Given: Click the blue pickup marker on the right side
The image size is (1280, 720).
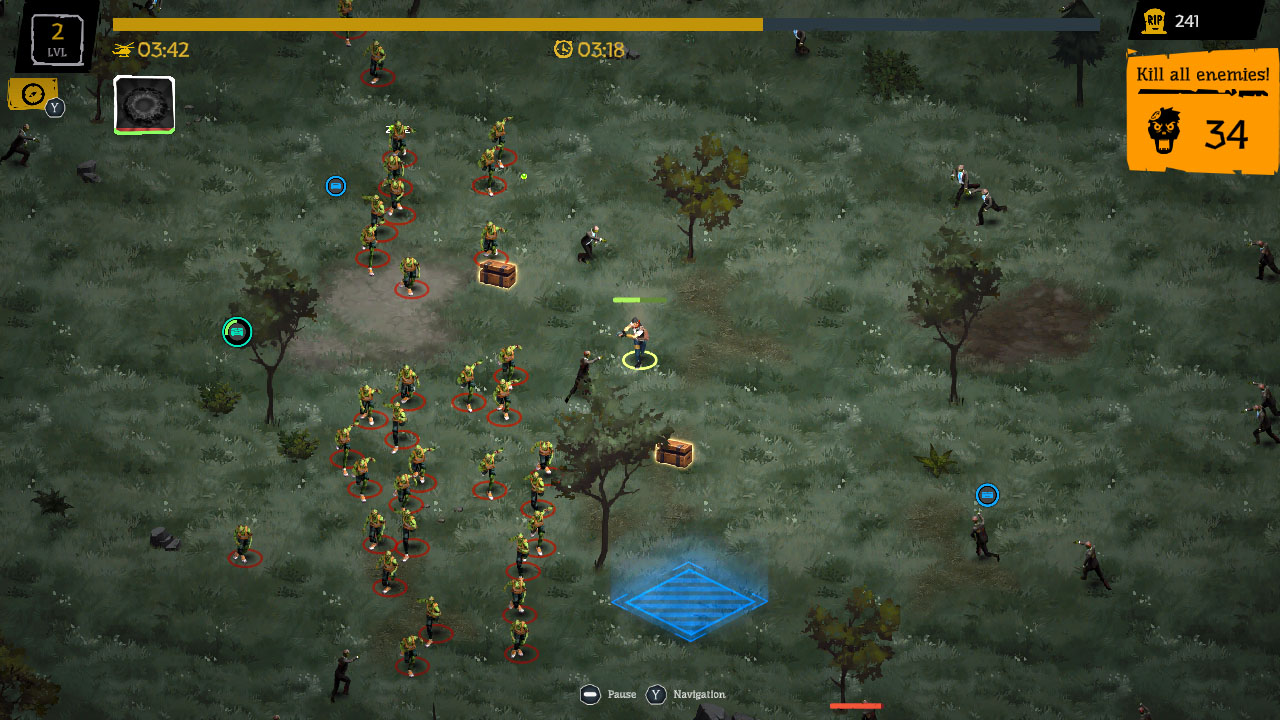Looking at the screenshot, I should (x=987, y=495).
